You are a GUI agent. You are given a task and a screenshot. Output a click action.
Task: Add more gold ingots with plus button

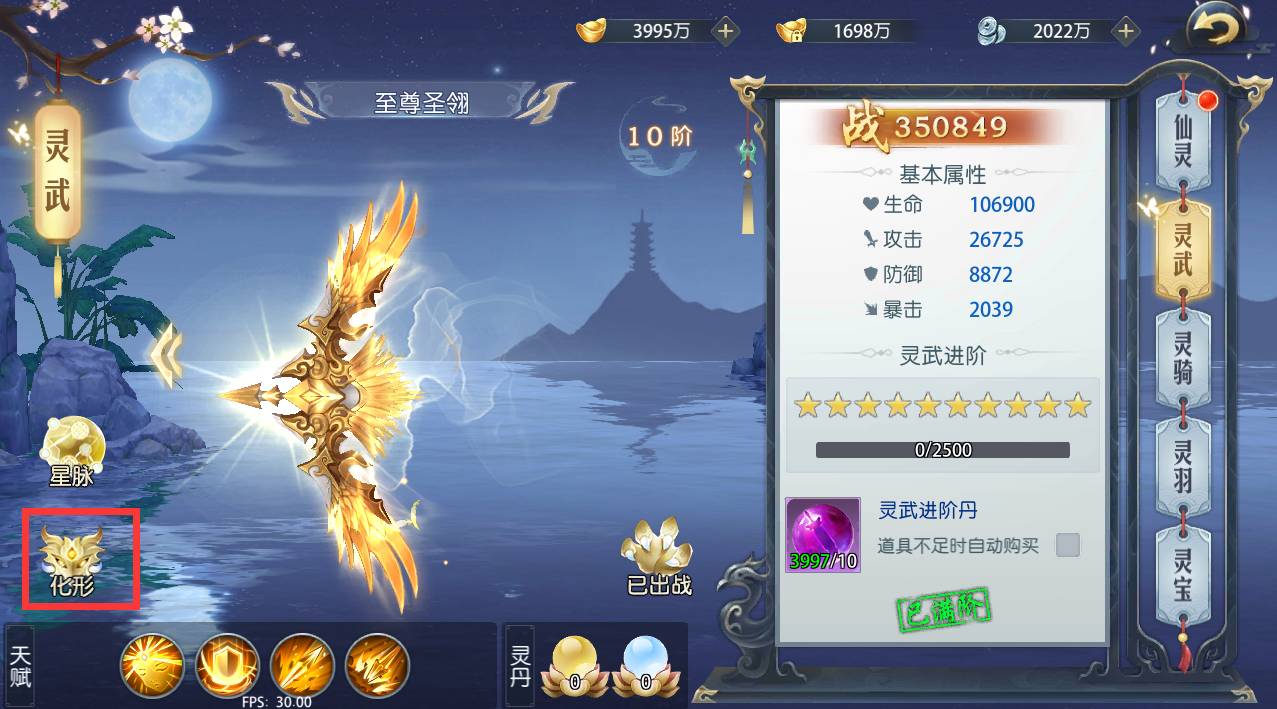726,31
